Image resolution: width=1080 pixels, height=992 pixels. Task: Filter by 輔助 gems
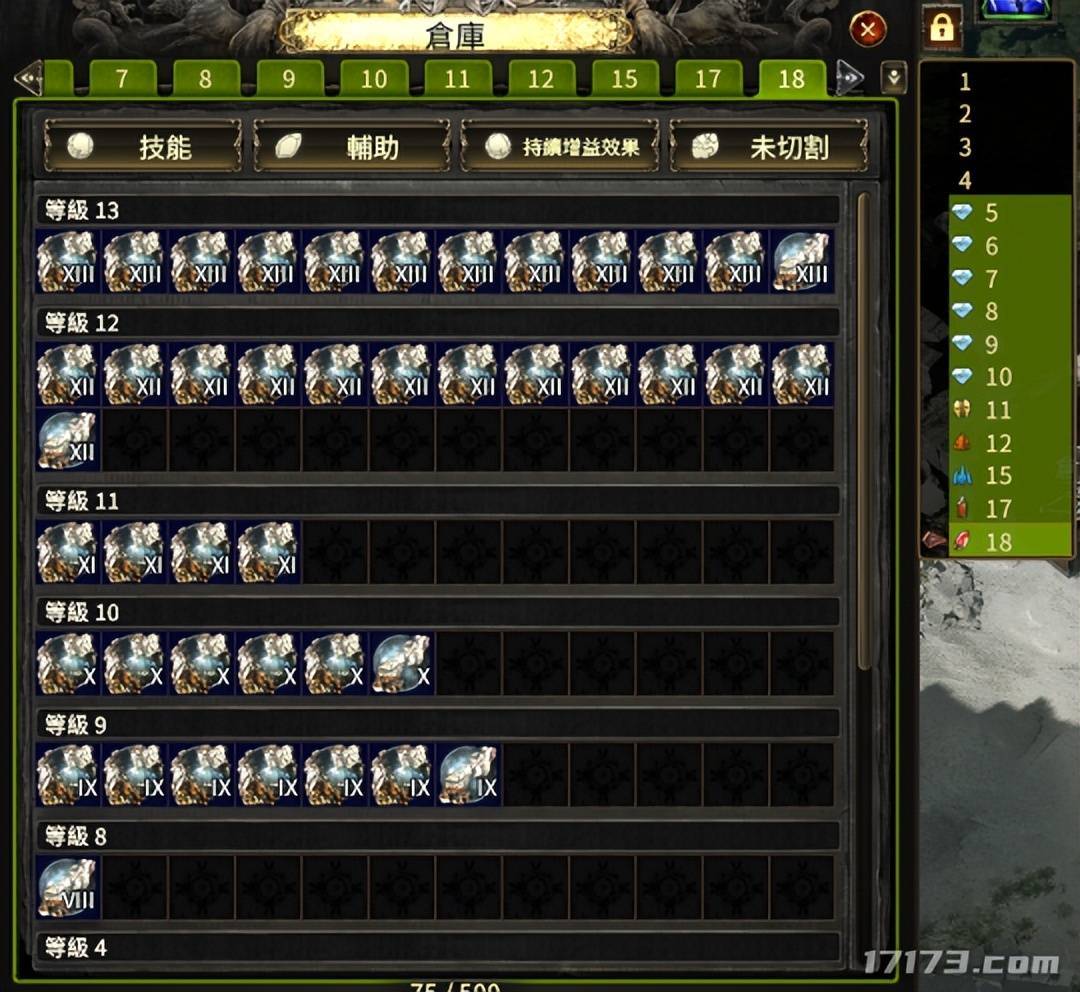coord(351,147)
